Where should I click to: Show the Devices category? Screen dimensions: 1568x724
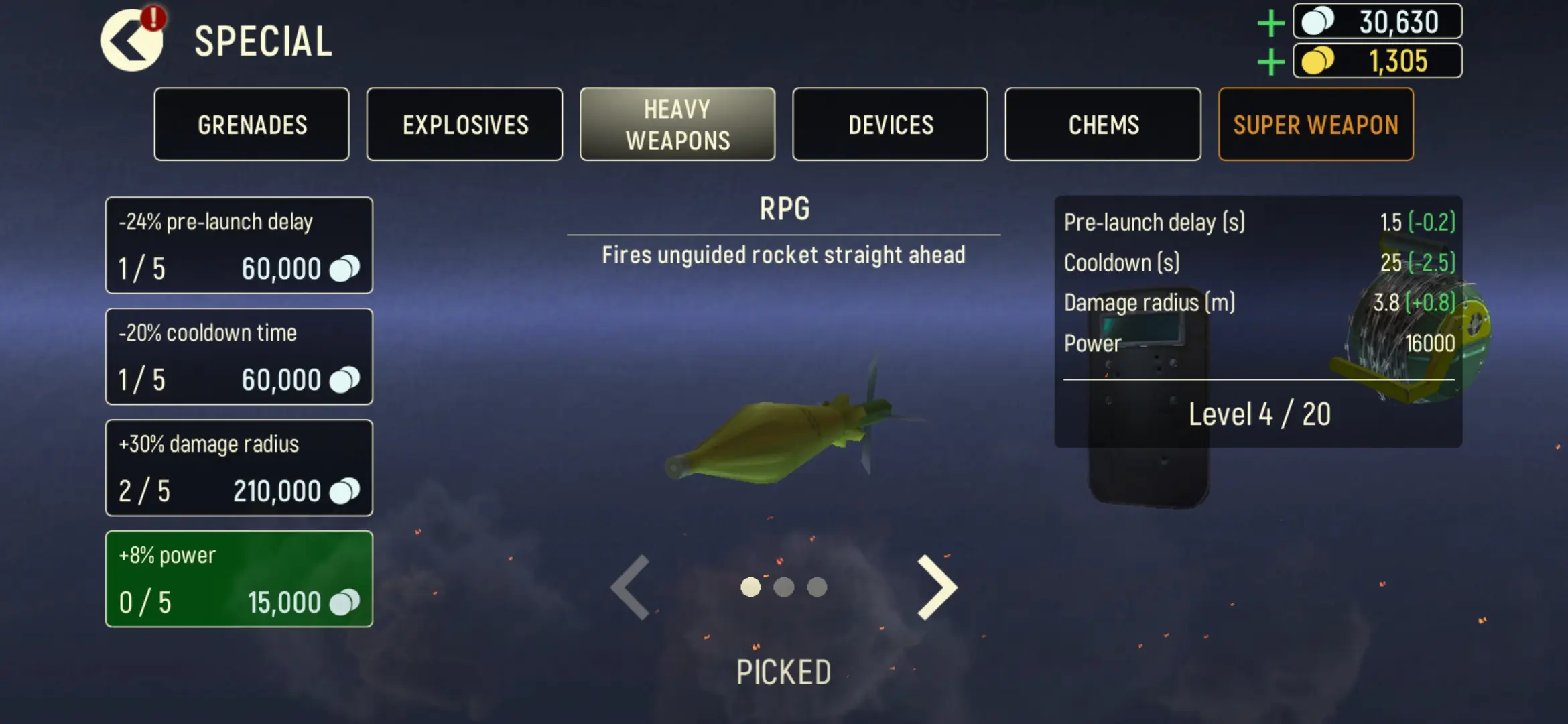tap(891, 125)
